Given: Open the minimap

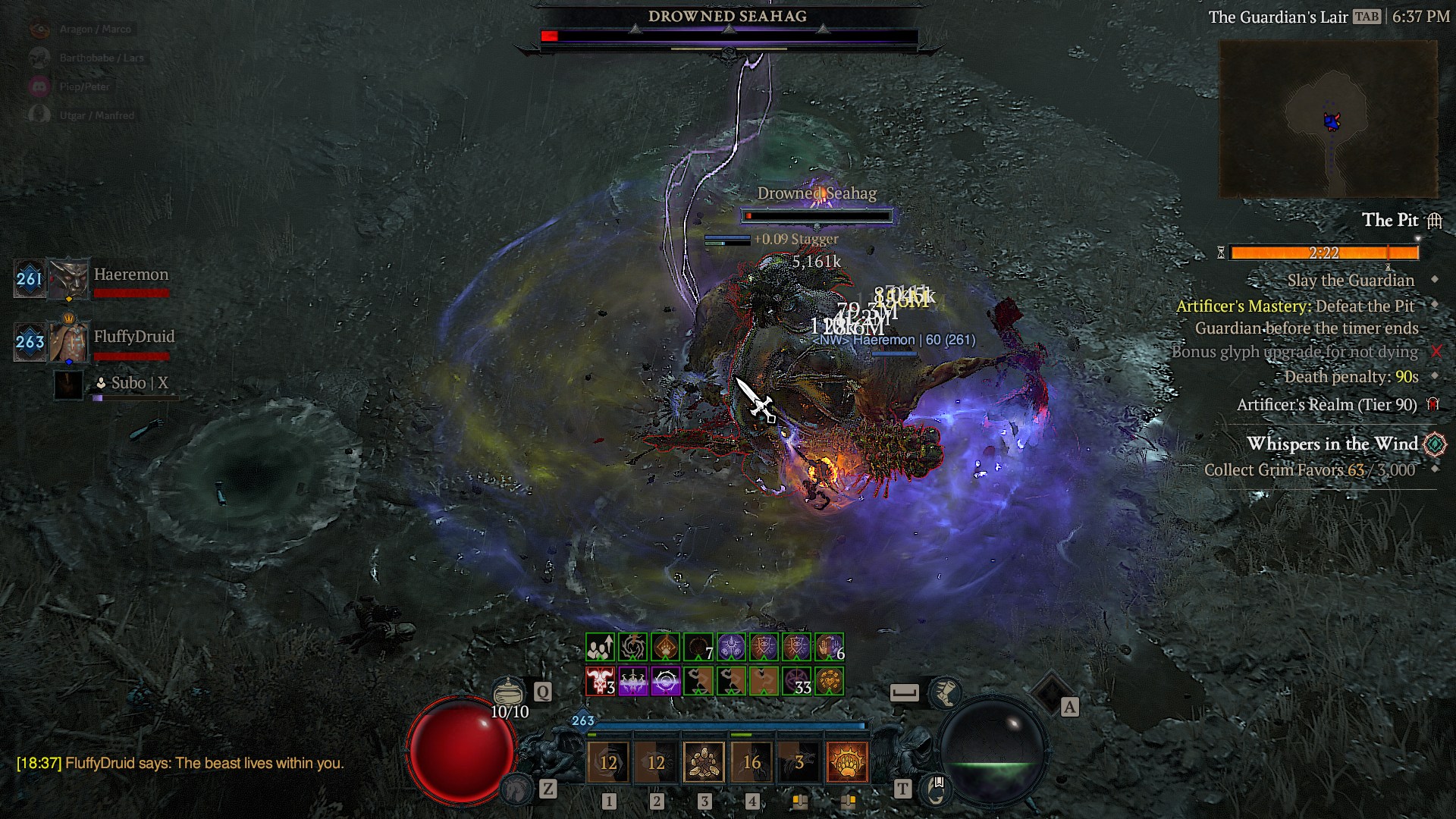Looking at the screenshot, I should 1328,119.
